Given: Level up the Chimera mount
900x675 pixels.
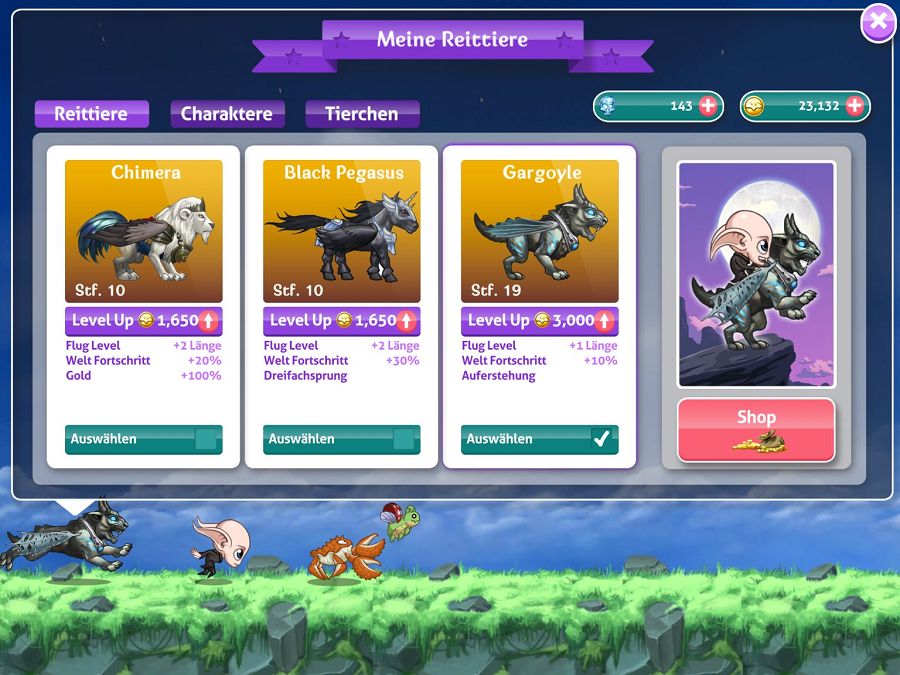Looking at the screenshot, I should click(143, 321).
